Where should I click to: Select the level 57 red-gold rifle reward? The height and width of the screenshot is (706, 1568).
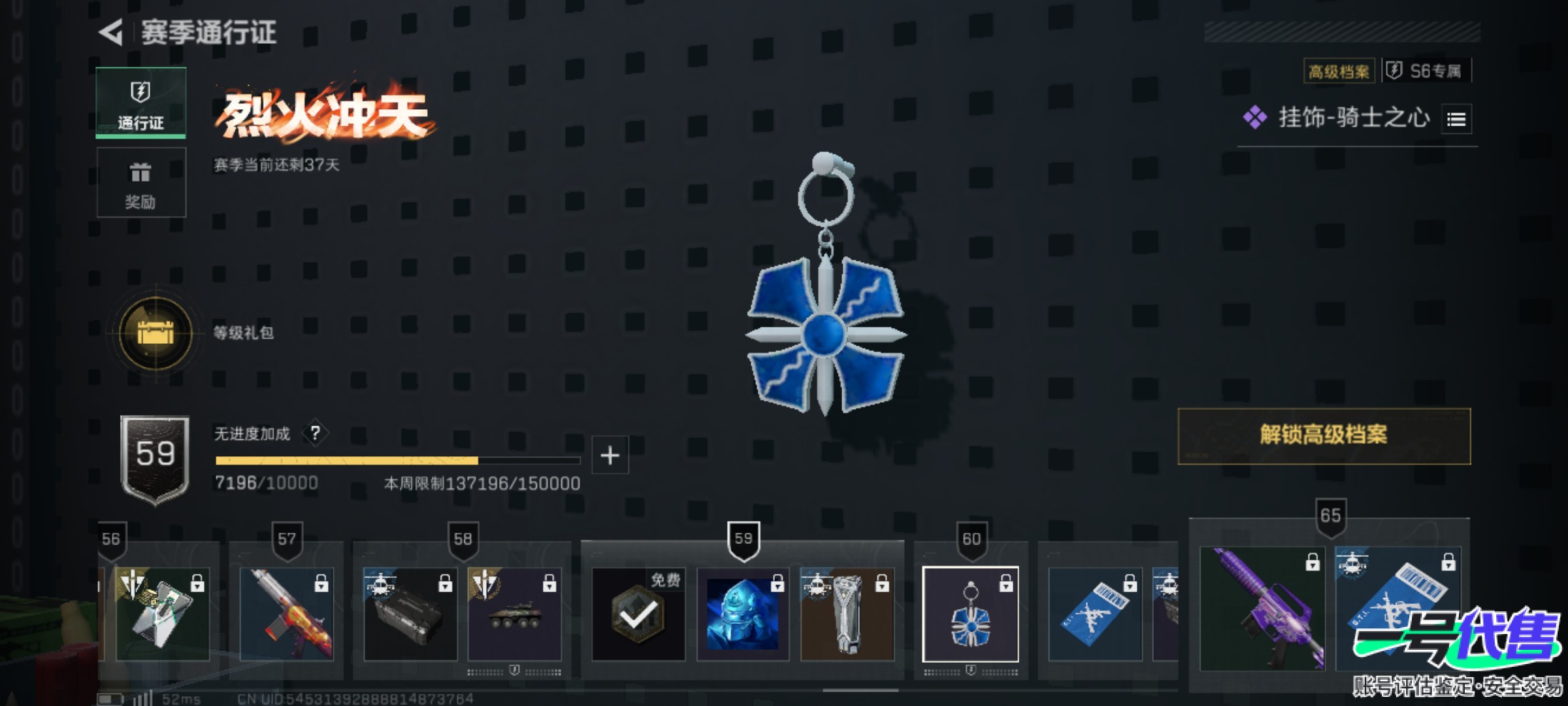pyautogui.click(x=286, y=614)
